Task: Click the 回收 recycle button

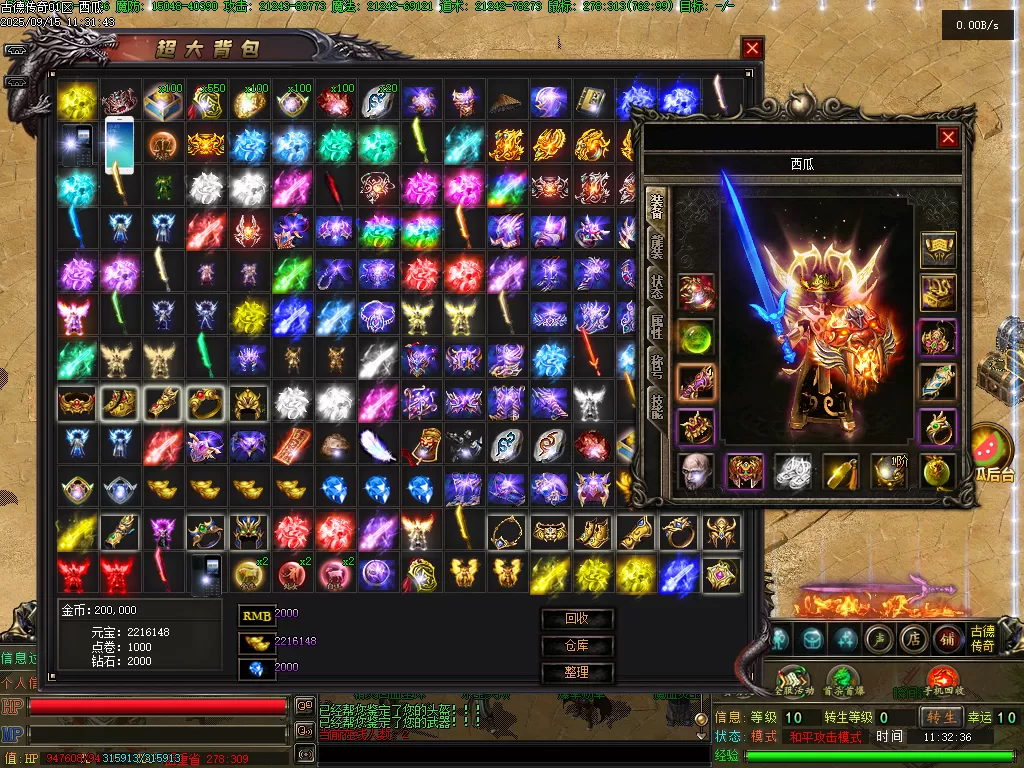Action: tap(577, 619)
